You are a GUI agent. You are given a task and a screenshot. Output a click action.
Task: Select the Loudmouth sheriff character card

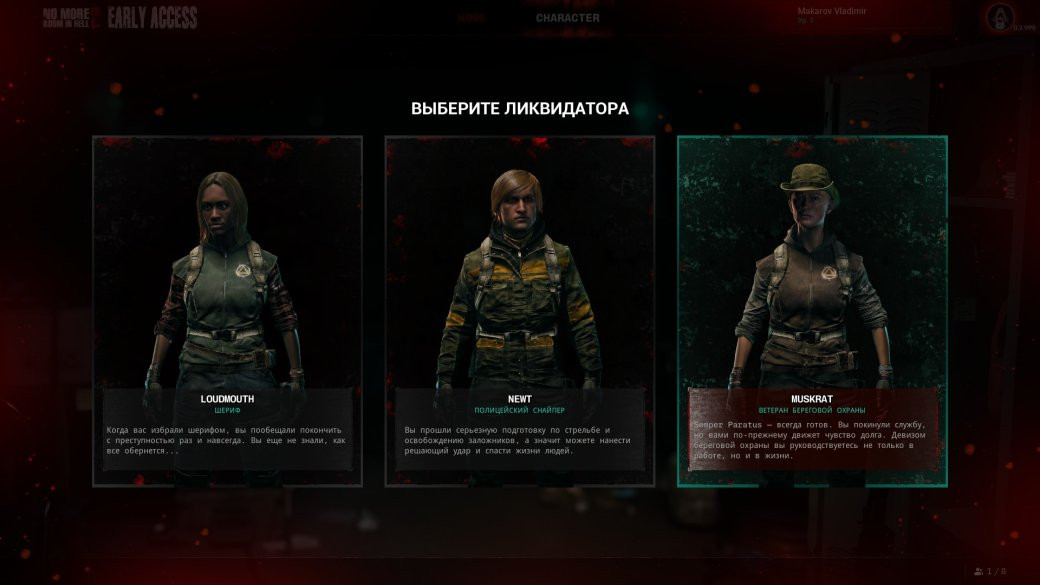coord(227,310)
